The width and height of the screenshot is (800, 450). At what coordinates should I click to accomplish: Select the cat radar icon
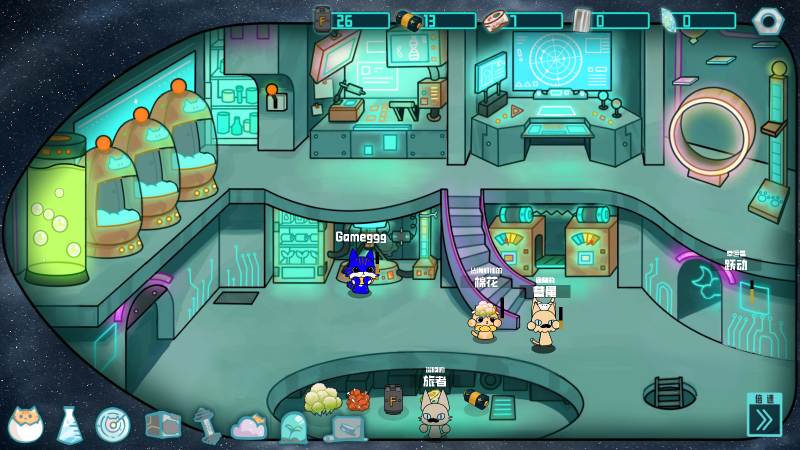pyautogui.click(x=113, y=425)
